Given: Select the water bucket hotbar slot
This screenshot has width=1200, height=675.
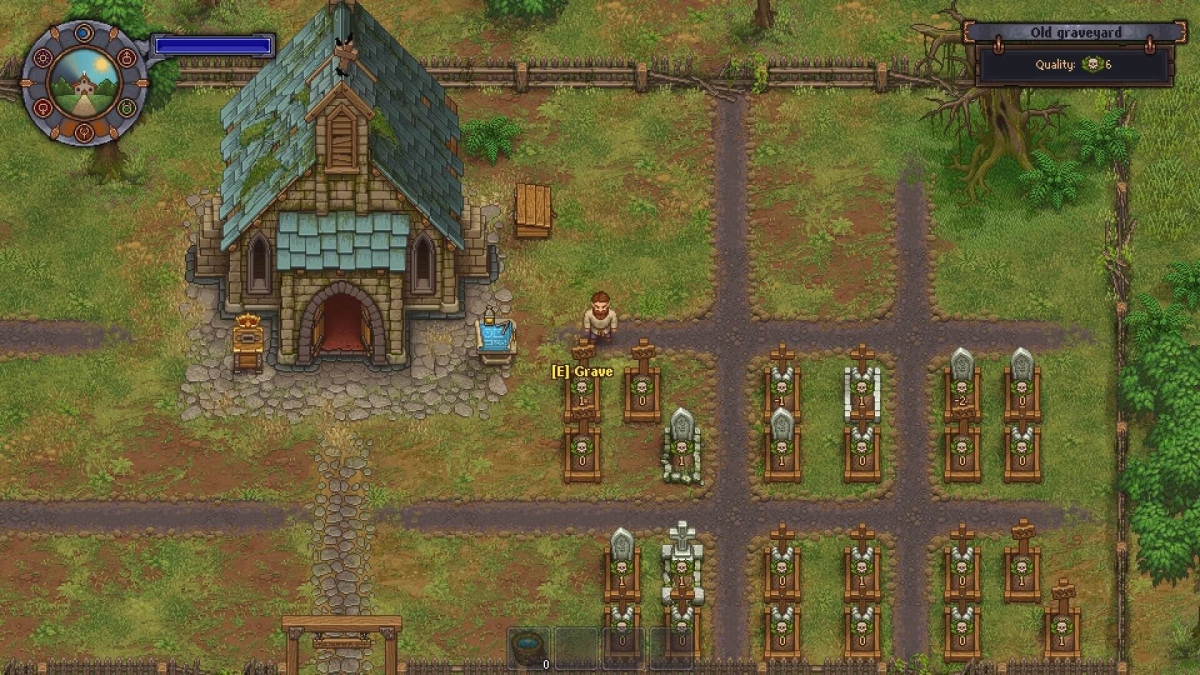Looking at the screenshot, I should (x=528, y=648).
